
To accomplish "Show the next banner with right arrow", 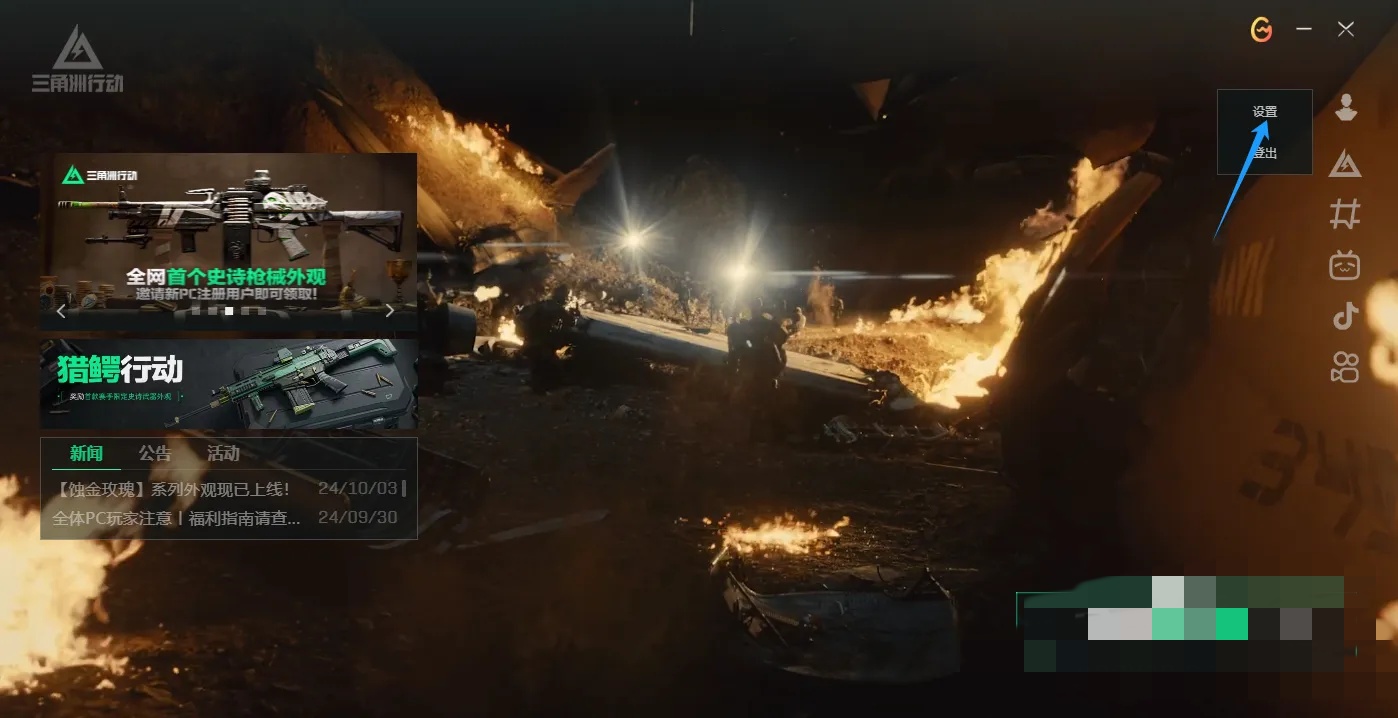I will pyautogui.click(x=390, y=311).
